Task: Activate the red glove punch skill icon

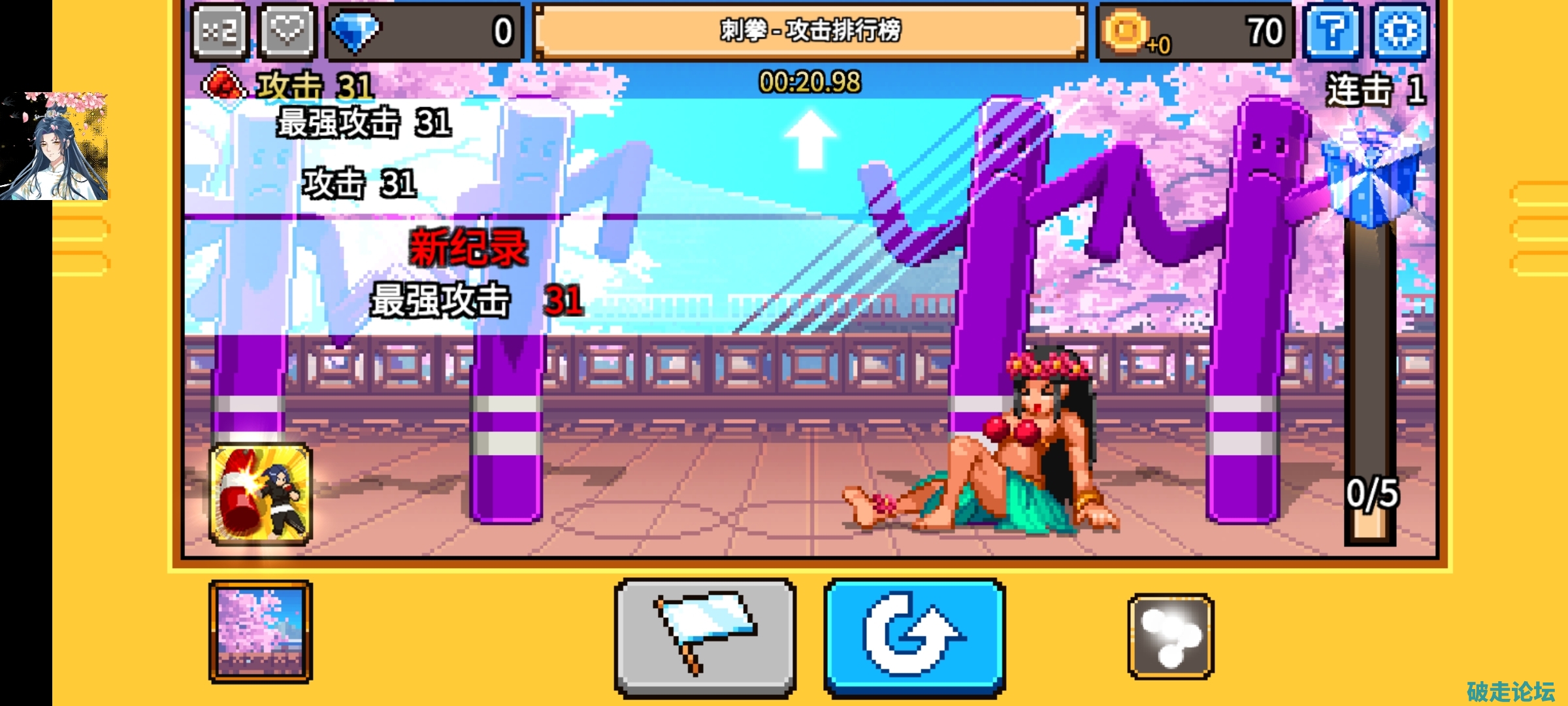Action: coord(261,495)
